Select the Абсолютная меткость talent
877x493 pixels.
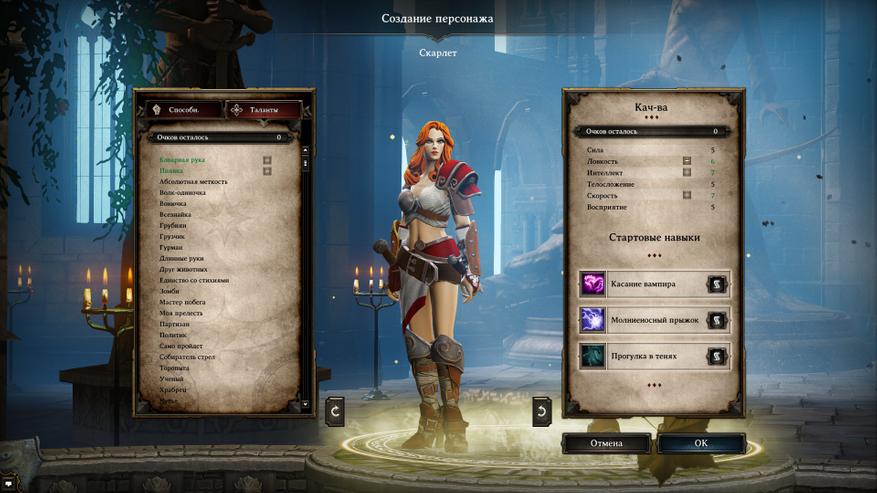(x=194, y=182)
